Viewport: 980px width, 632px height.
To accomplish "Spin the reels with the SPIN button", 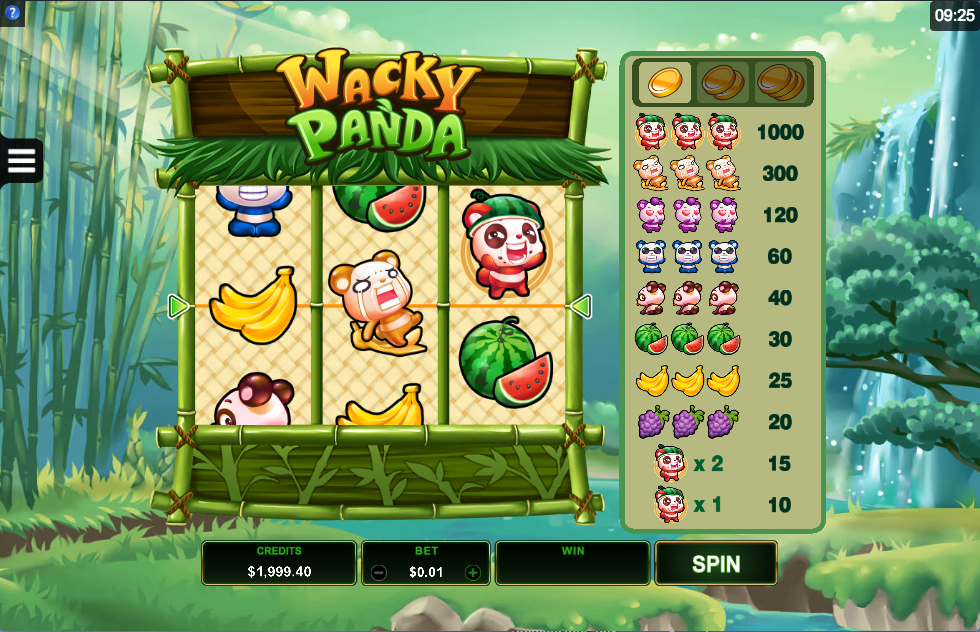I will pyautogui.click(x=716, y=563).
